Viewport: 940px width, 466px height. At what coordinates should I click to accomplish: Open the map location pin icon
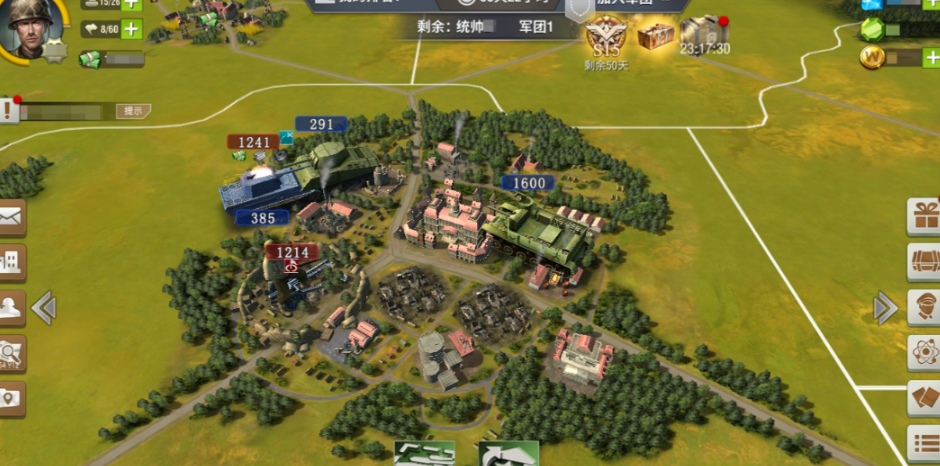(x=11, y=399)
